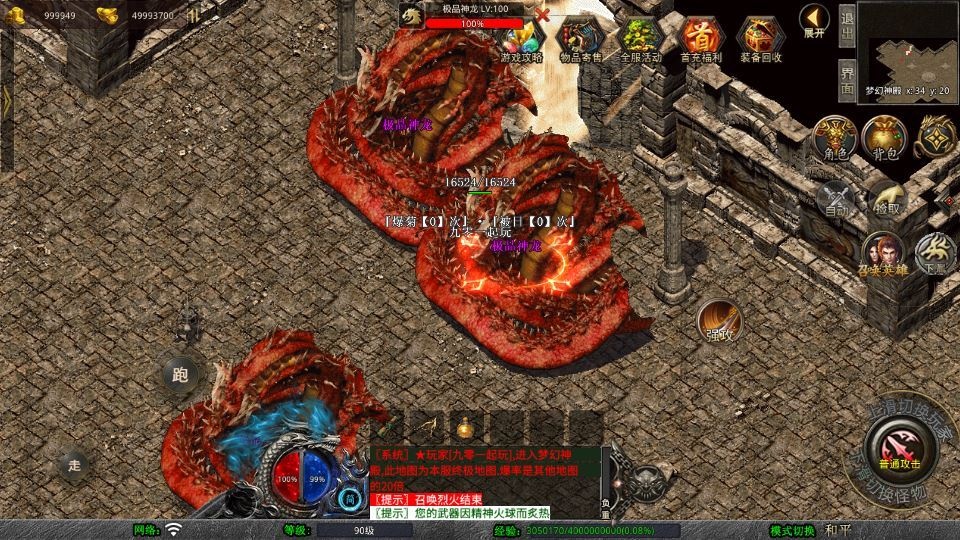
Task: Open the 角色 character panel
Action: point(835,137)
